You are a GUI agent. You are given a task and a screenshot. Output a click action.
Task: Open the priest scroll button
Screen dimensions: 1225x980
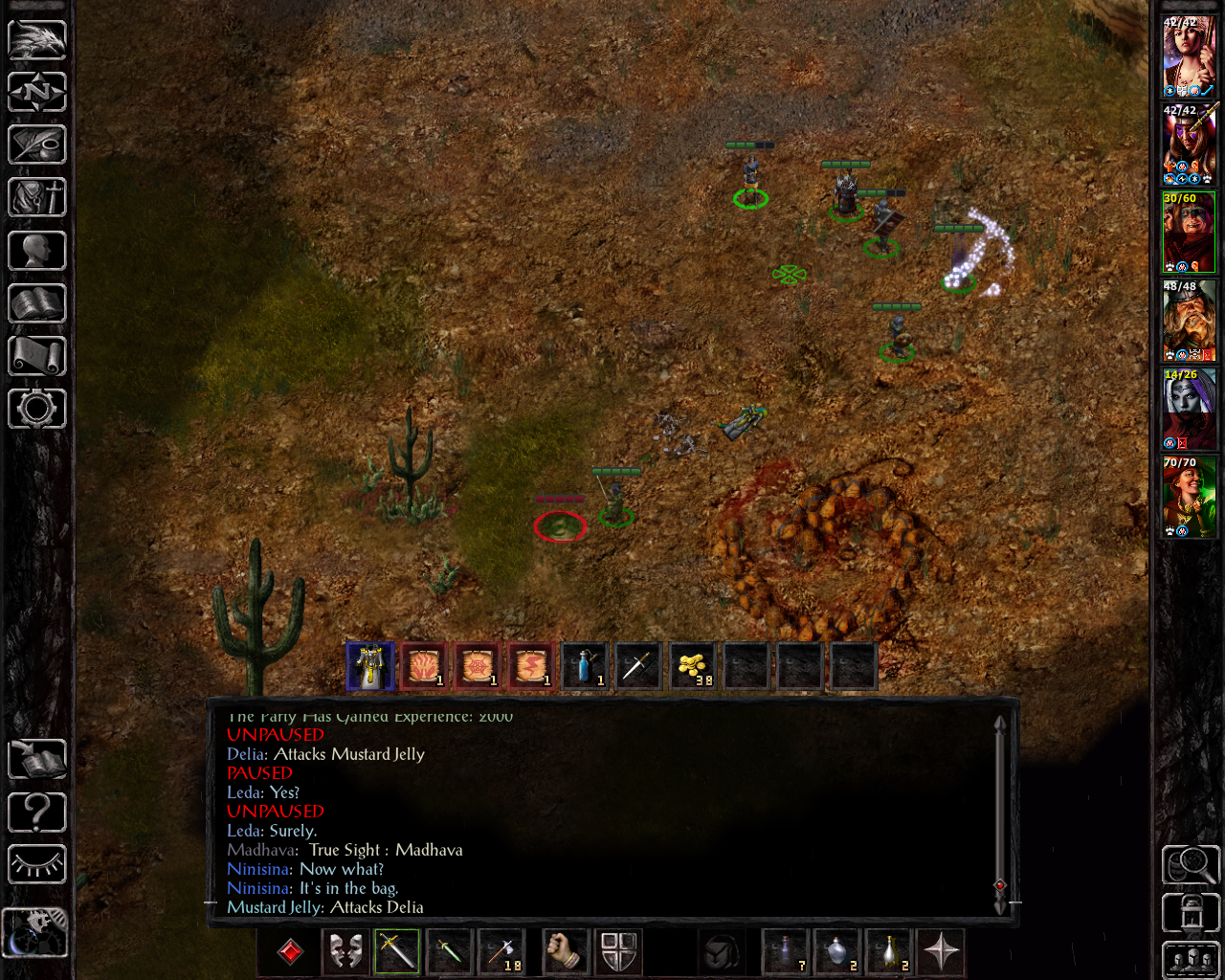tap(36, 356)
